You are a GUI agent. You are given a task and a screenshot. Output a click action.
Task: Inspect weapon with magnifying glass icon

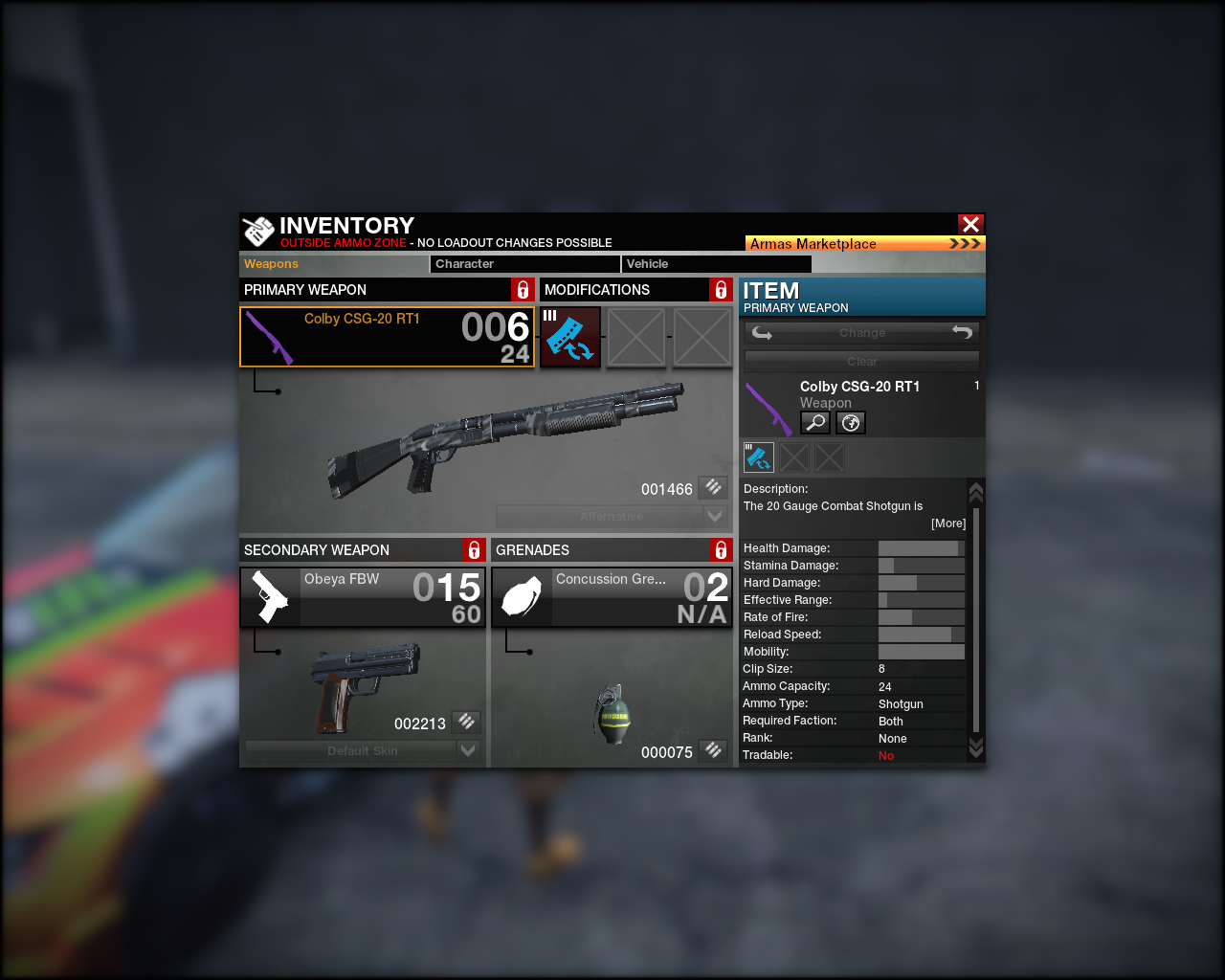point(814,422)
